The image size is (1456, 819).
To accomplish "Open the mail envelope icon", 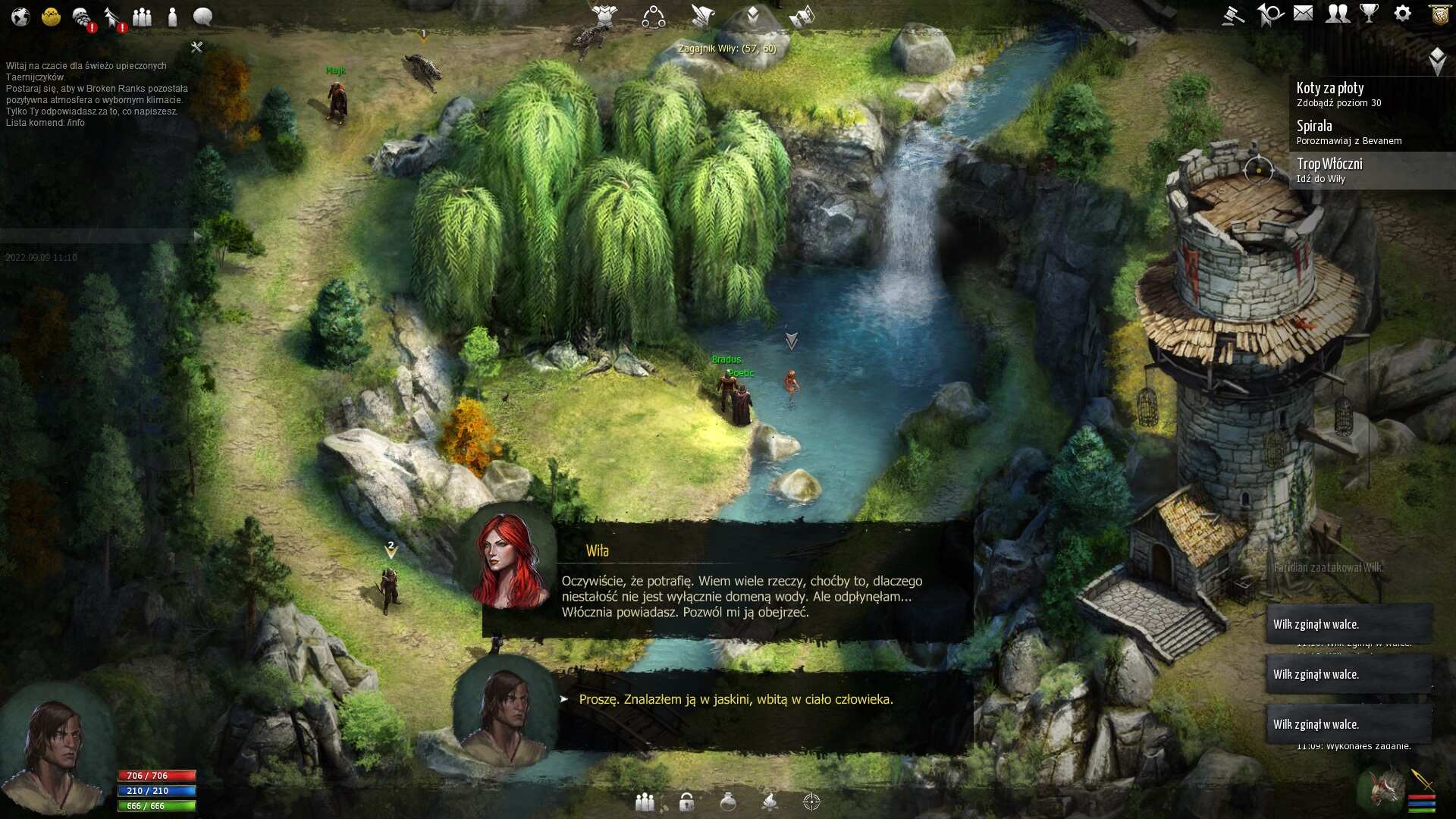I will click(x=1303, y=13).
